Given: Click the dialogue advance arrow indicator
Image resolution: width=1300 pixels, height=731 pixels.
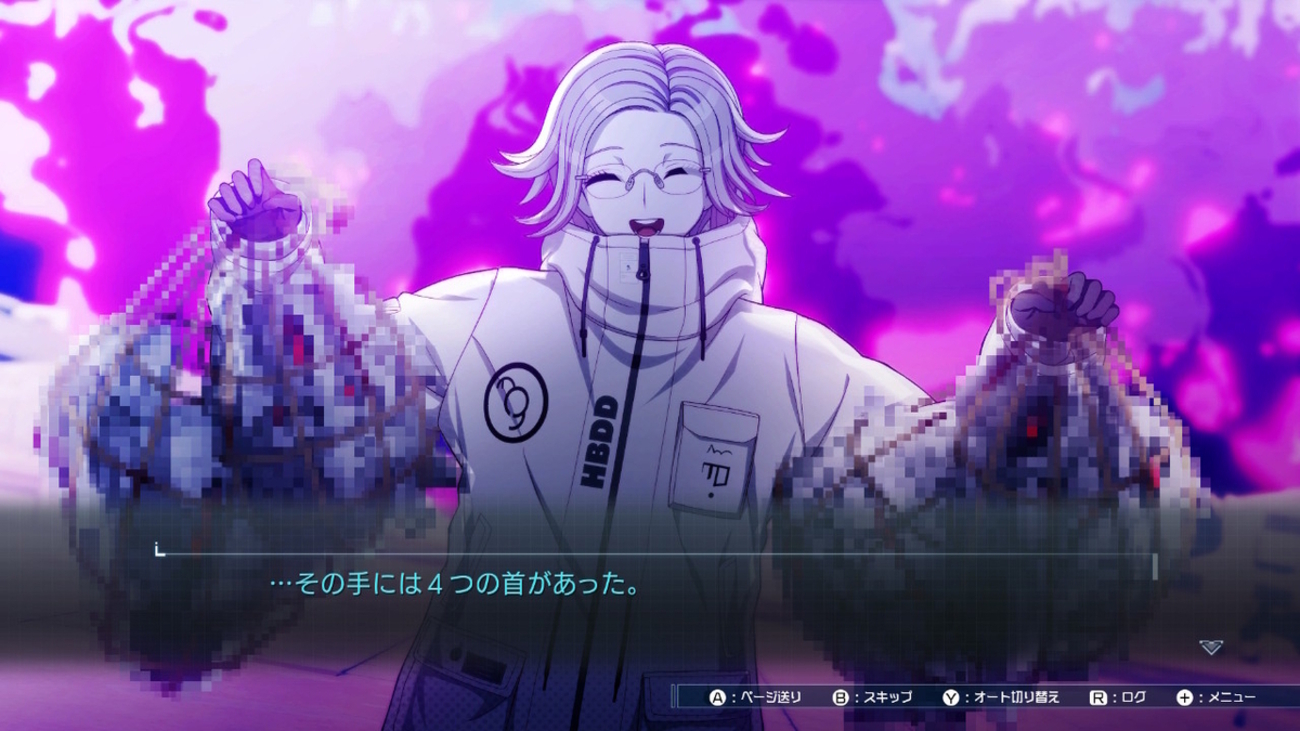Looking at the screenshot, I should click(1210, 648).
